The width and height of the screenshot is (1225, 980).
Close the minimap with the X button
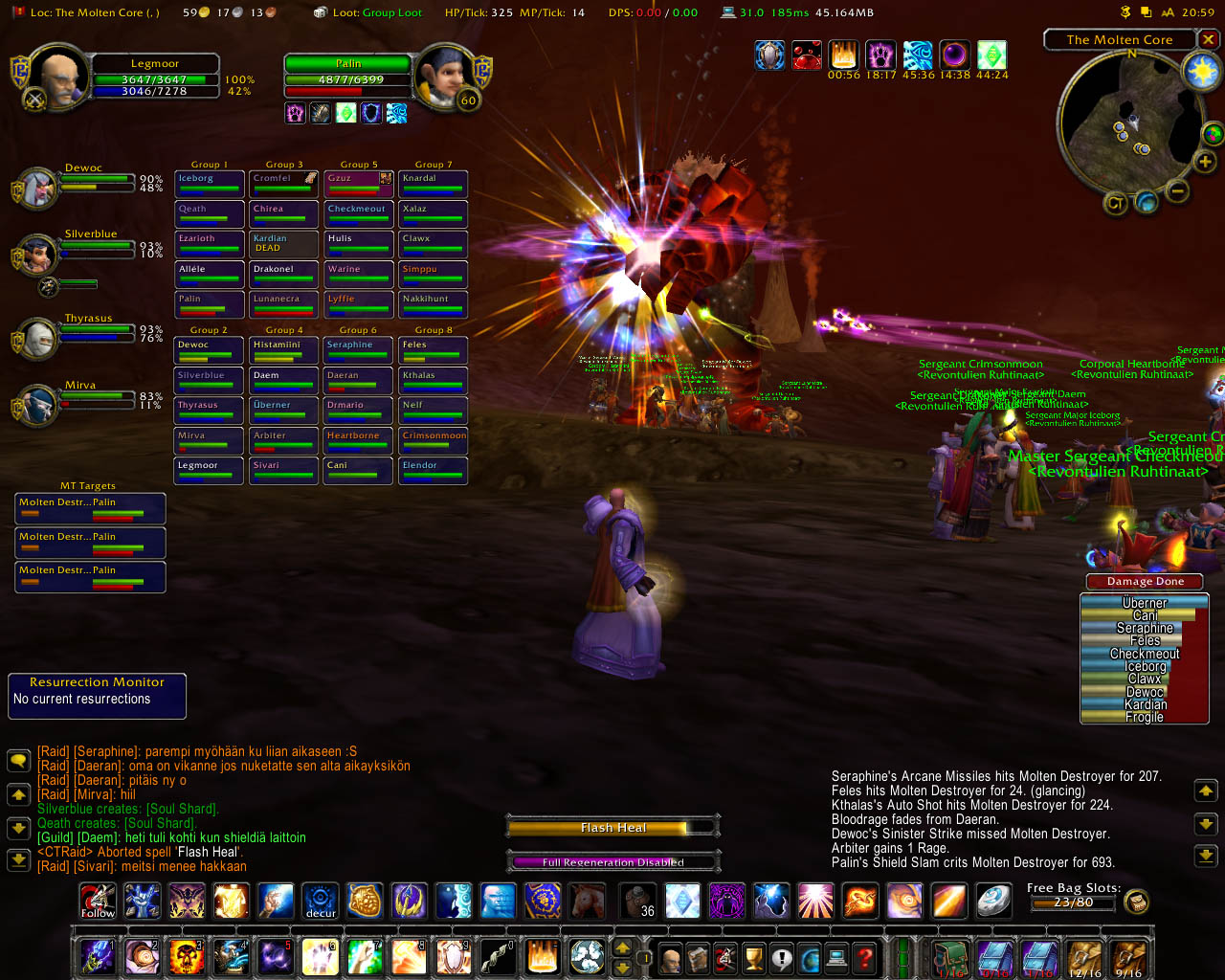(1209, 39)
